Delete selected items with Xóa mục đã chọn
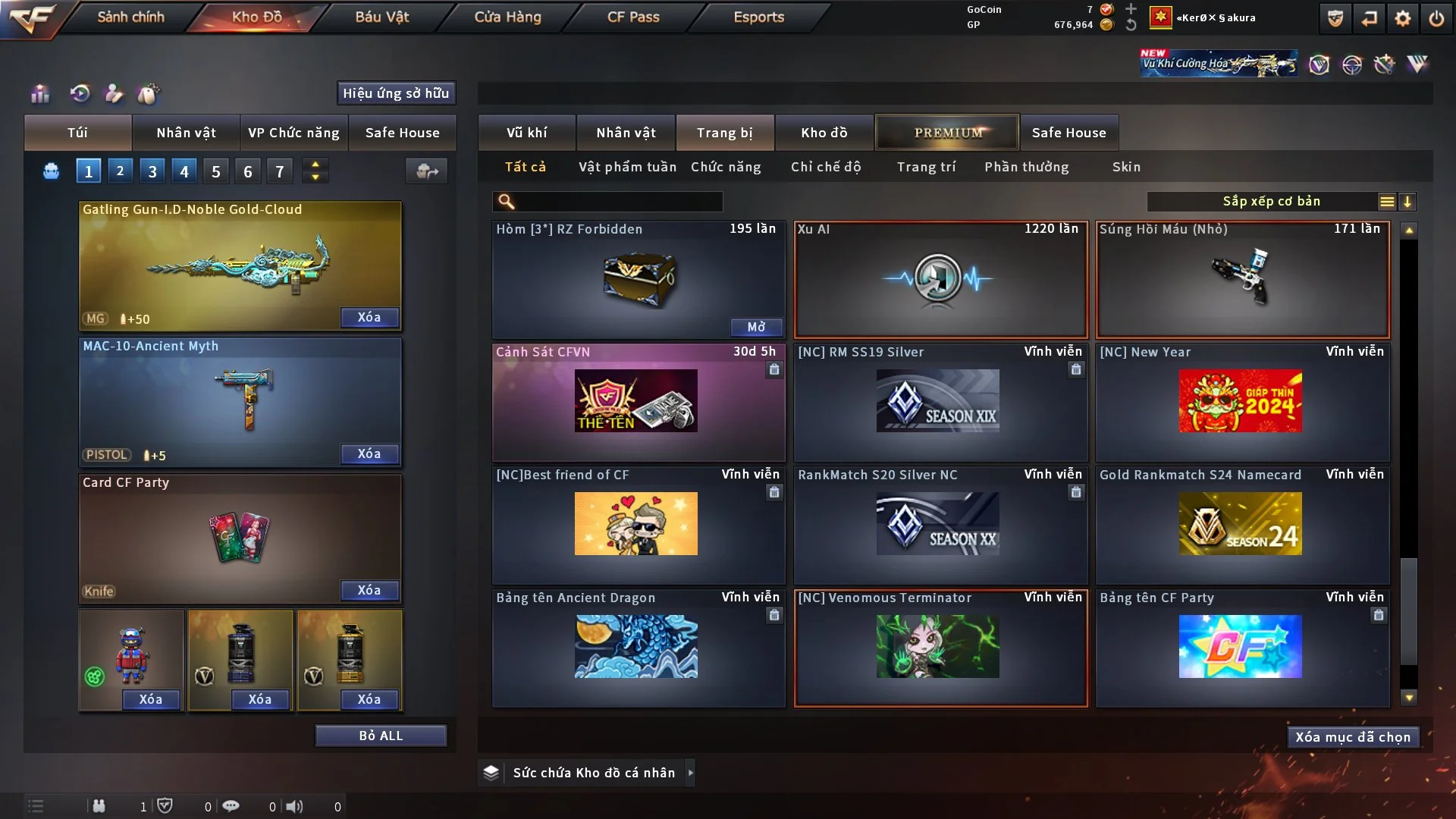 (x=1353, y=737)
